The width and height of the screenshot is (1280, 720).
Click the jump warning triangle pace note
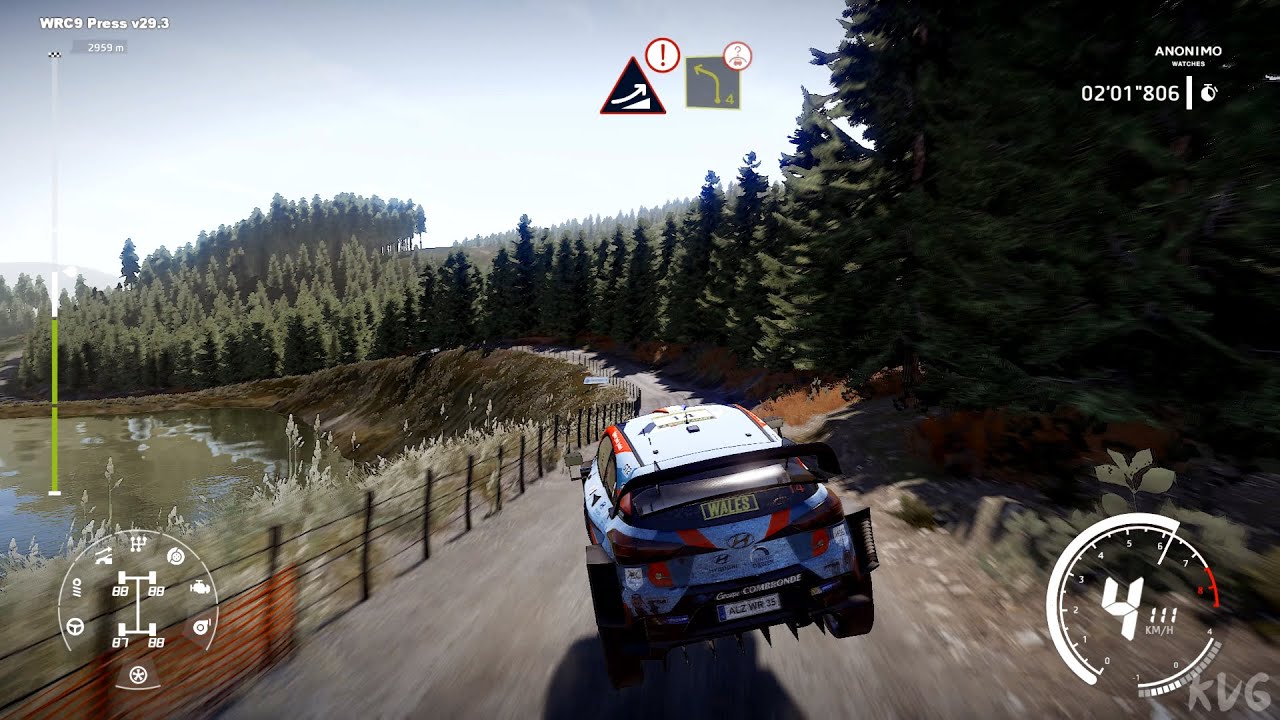(633, 89)
